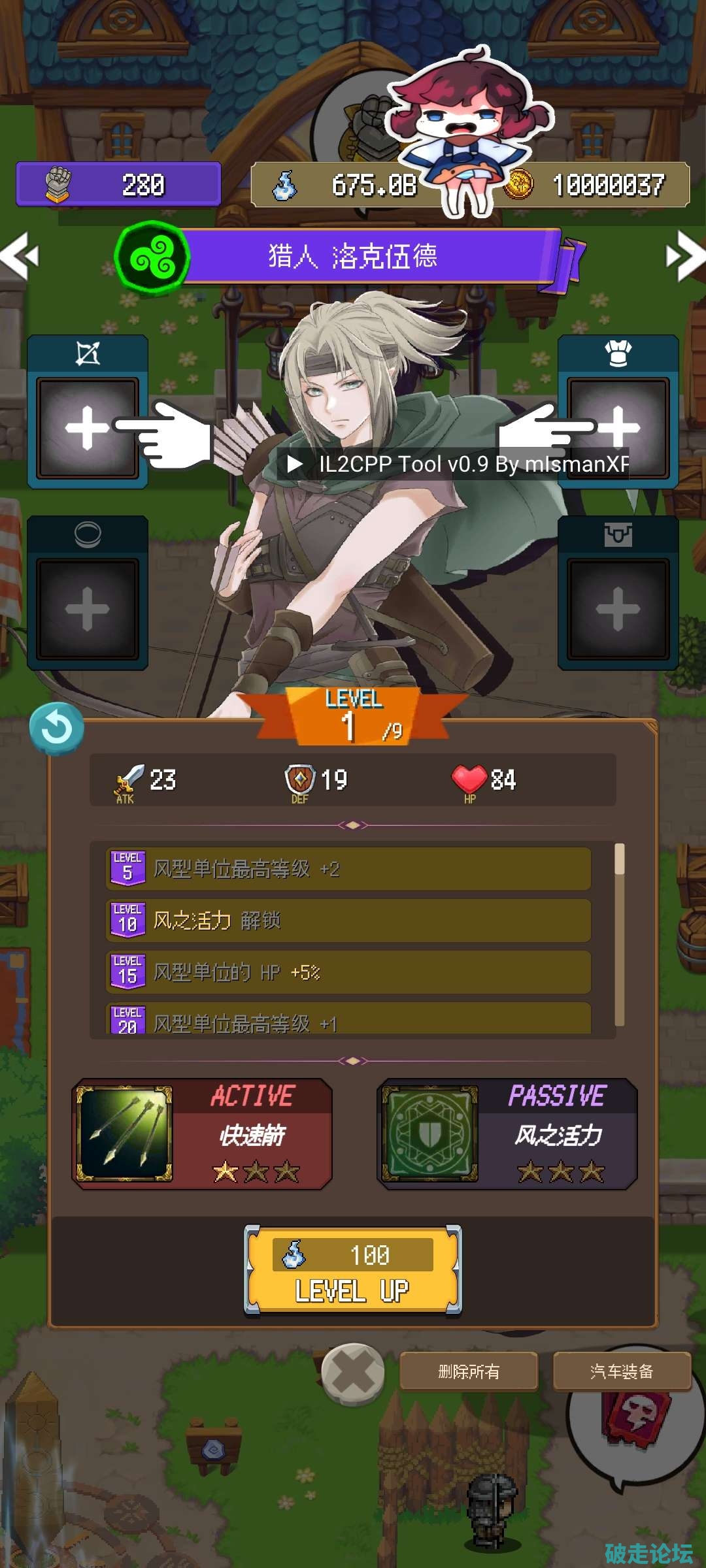Click the green wind element emblem
The height and width of the screenshot is (1568, 706).
(x=152, y=258)
